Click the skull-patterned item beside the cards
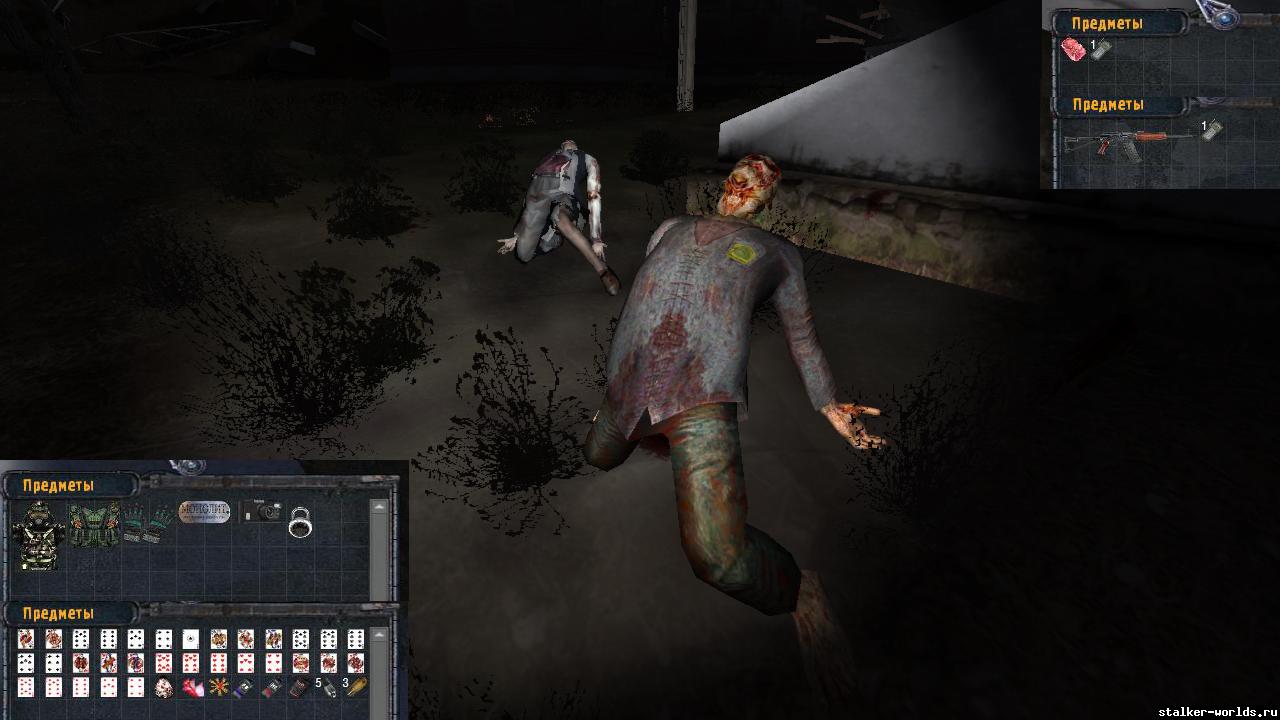 163,688
